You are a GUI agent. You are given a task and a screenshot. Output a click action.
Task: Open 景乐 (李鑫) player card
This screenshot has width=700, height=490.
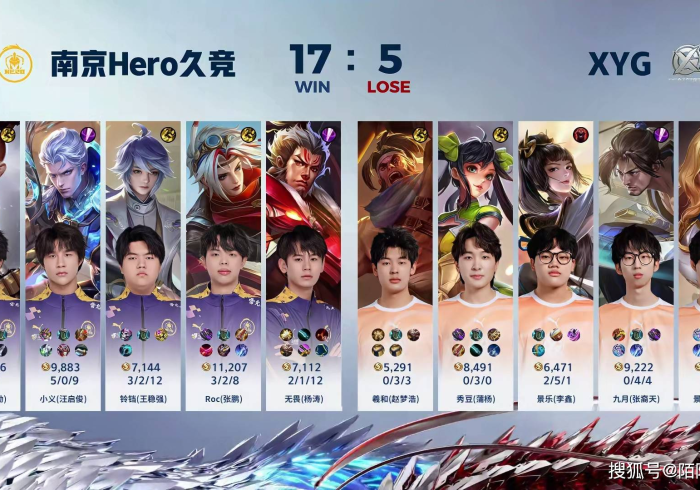[x=555, y=265]
